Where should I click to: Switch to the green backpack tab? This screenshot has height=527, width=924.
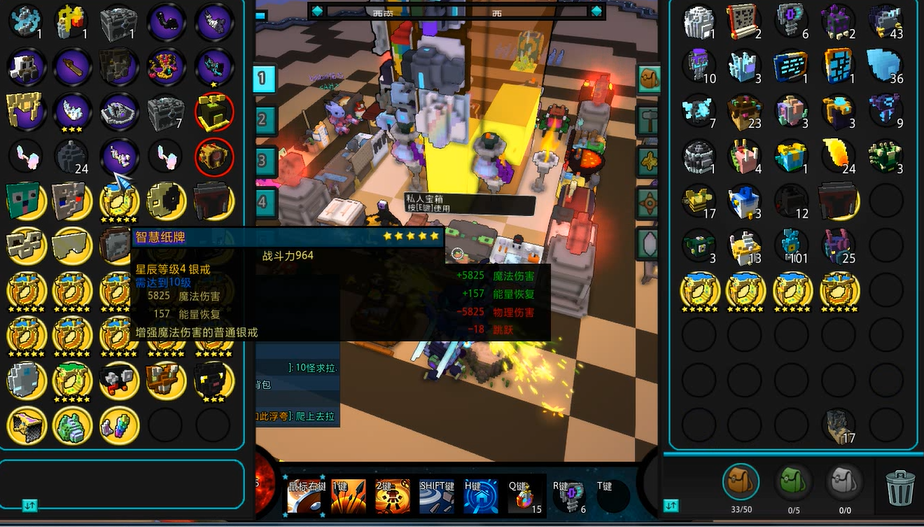(794, 483)
